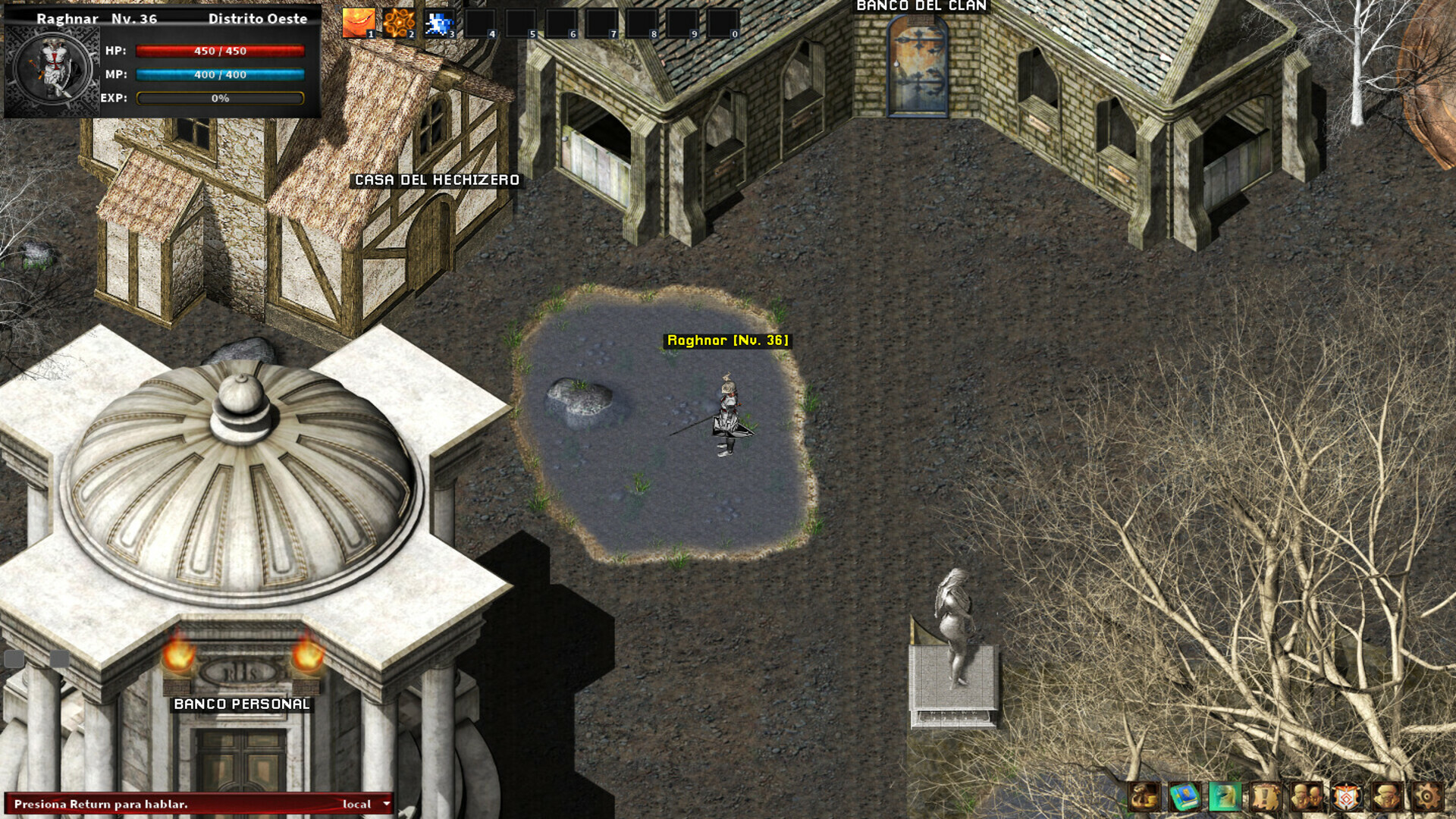Click the CASA DEL HECHIZERO label

(x=436, y=181)
